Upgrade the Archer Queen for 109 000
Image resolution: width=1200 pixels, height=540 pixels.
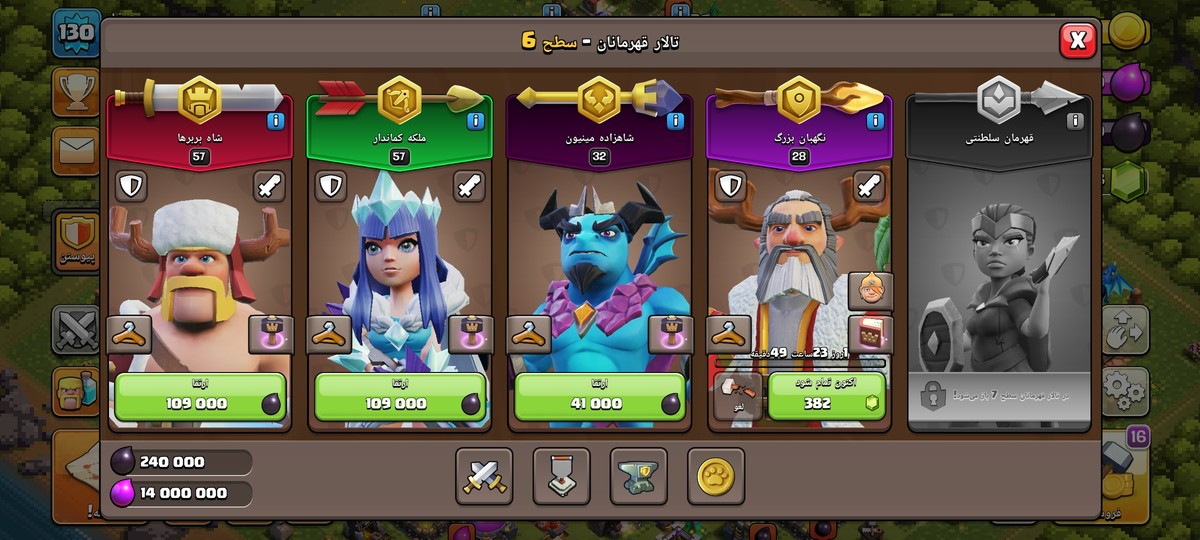(x=400, y=397)
